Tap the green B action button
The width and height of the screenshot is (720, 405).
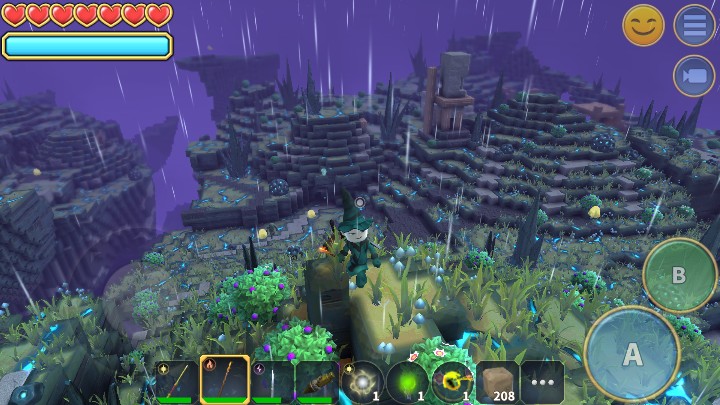click(679, 275)
